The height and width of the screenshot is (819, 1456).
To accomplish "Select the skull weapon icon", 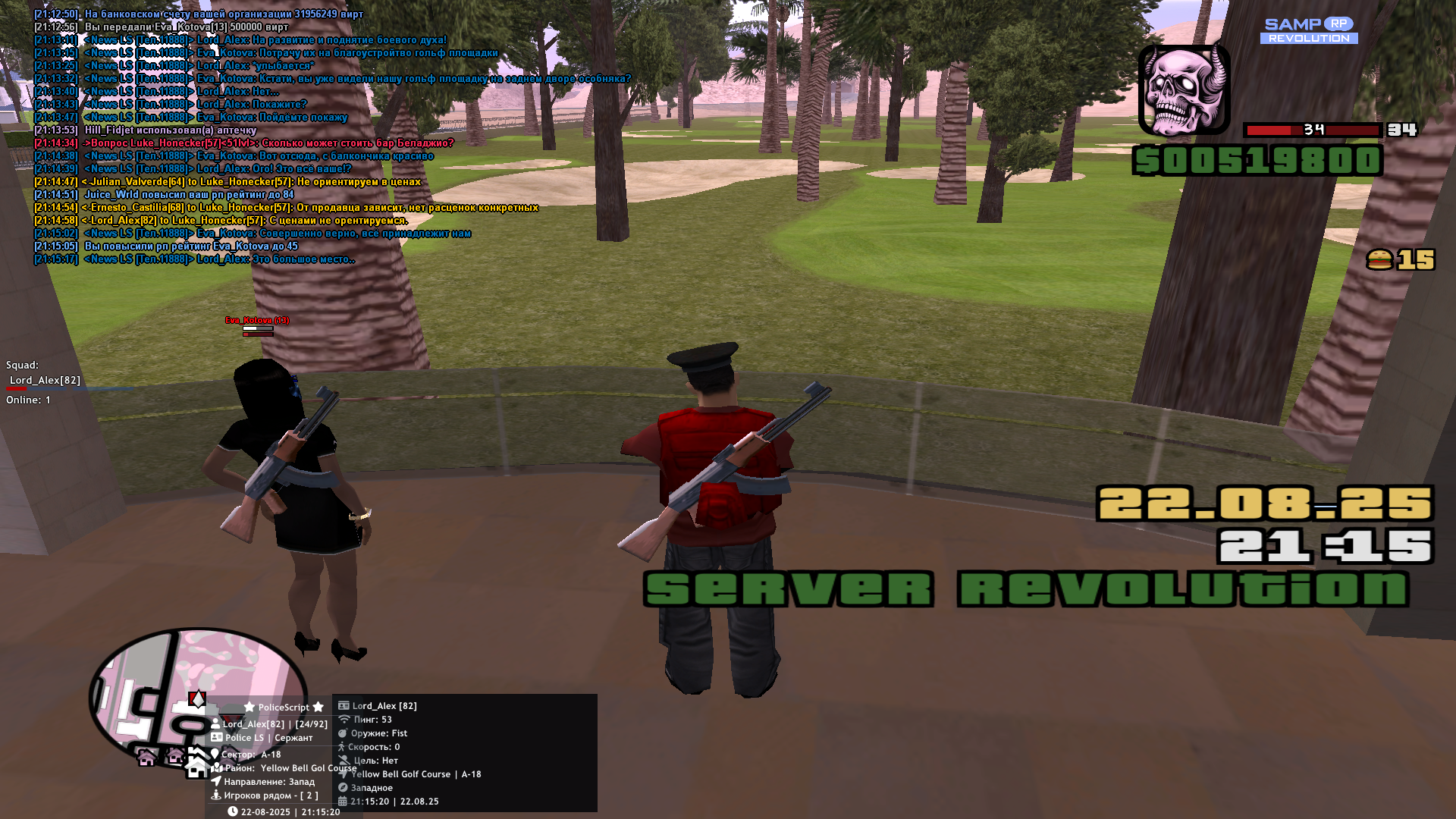I will click(1184, 90).
